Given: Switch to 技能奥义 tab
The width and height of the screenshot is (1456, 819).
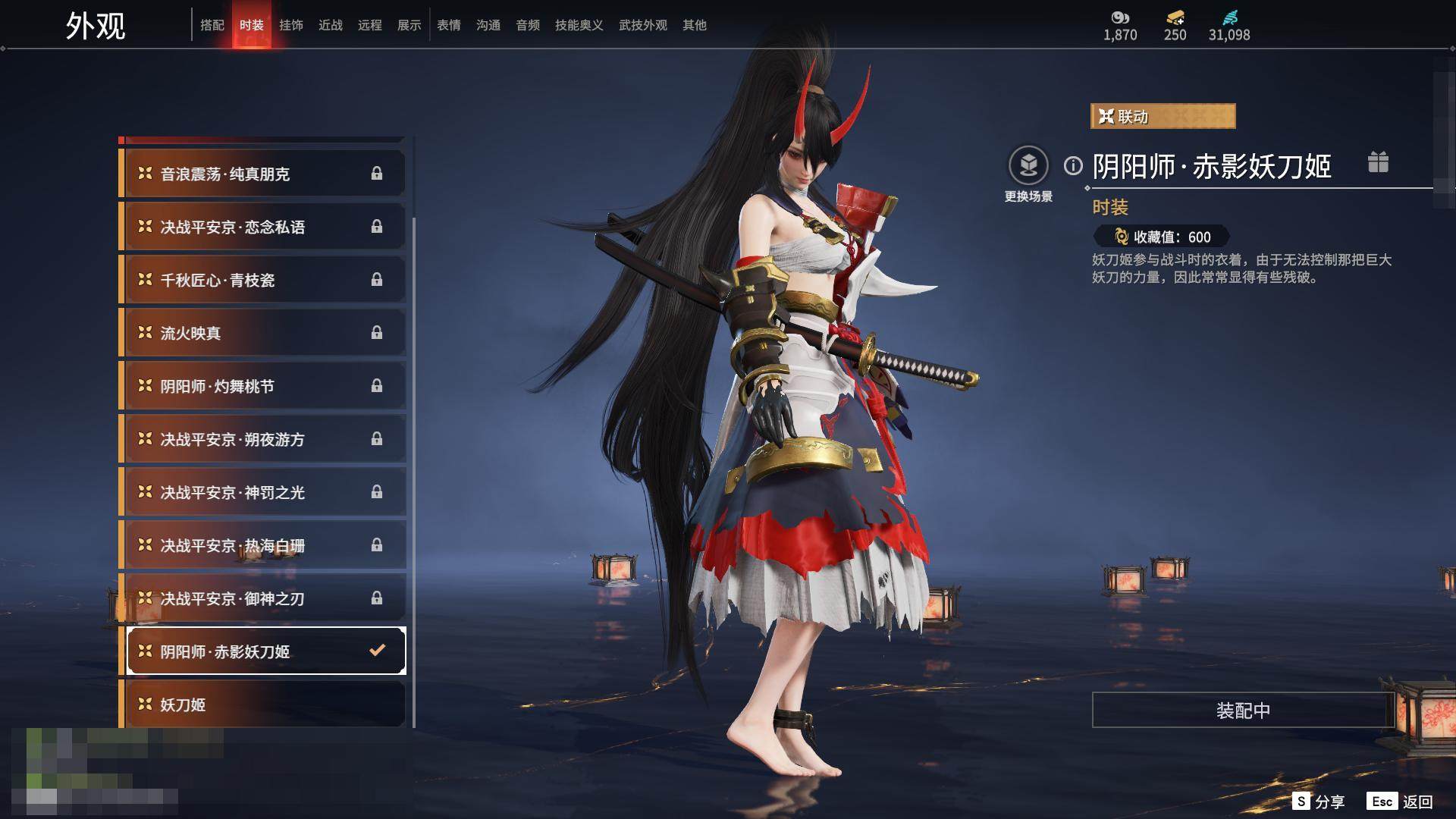Looking at the screenshot, I should click(579, 25).
